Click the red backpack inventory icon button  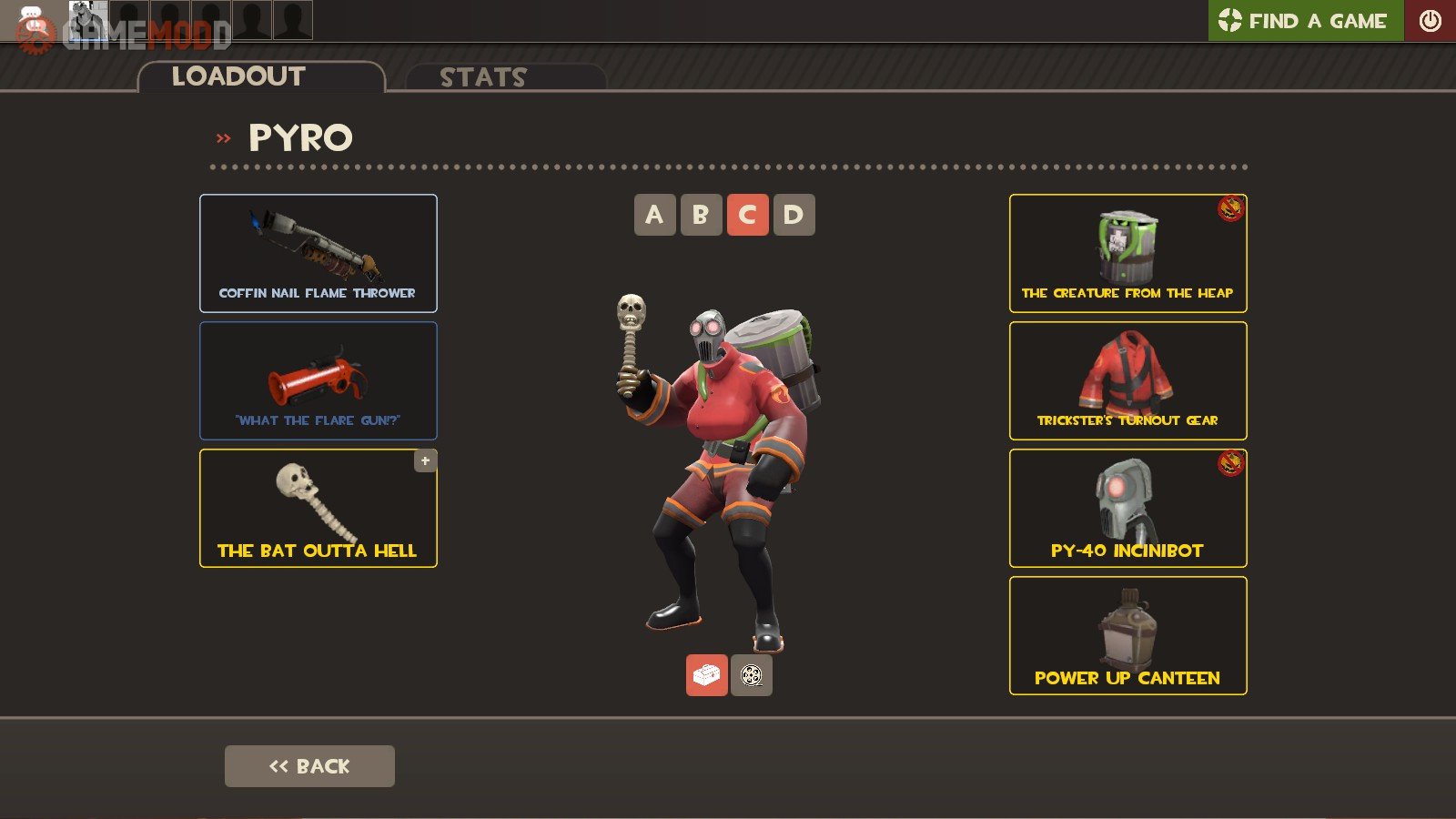pyautogui.click(x=706, y=675)
